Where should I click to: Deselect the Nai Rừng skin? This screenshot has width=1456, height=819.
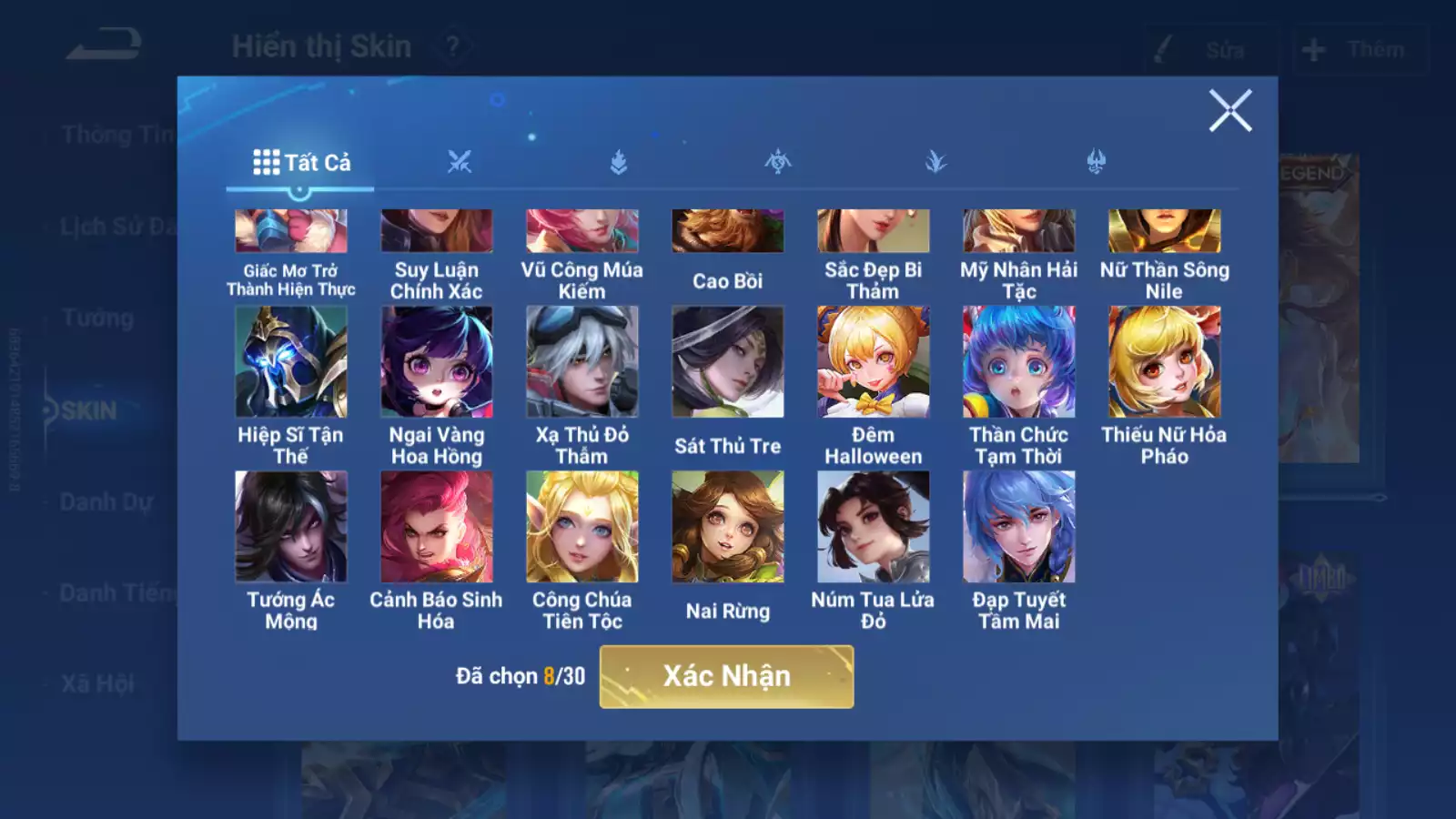tap(726, 527)
